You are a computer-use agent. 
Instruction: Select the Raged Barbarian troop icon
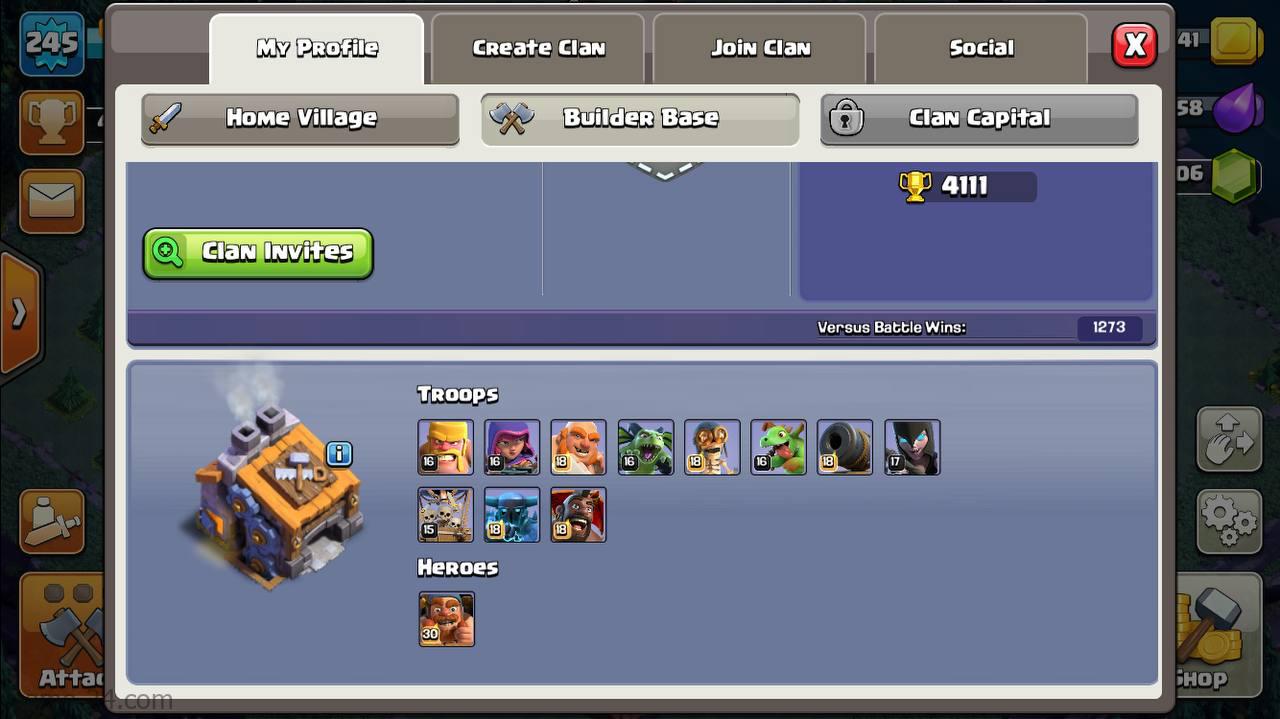(445, 447)
